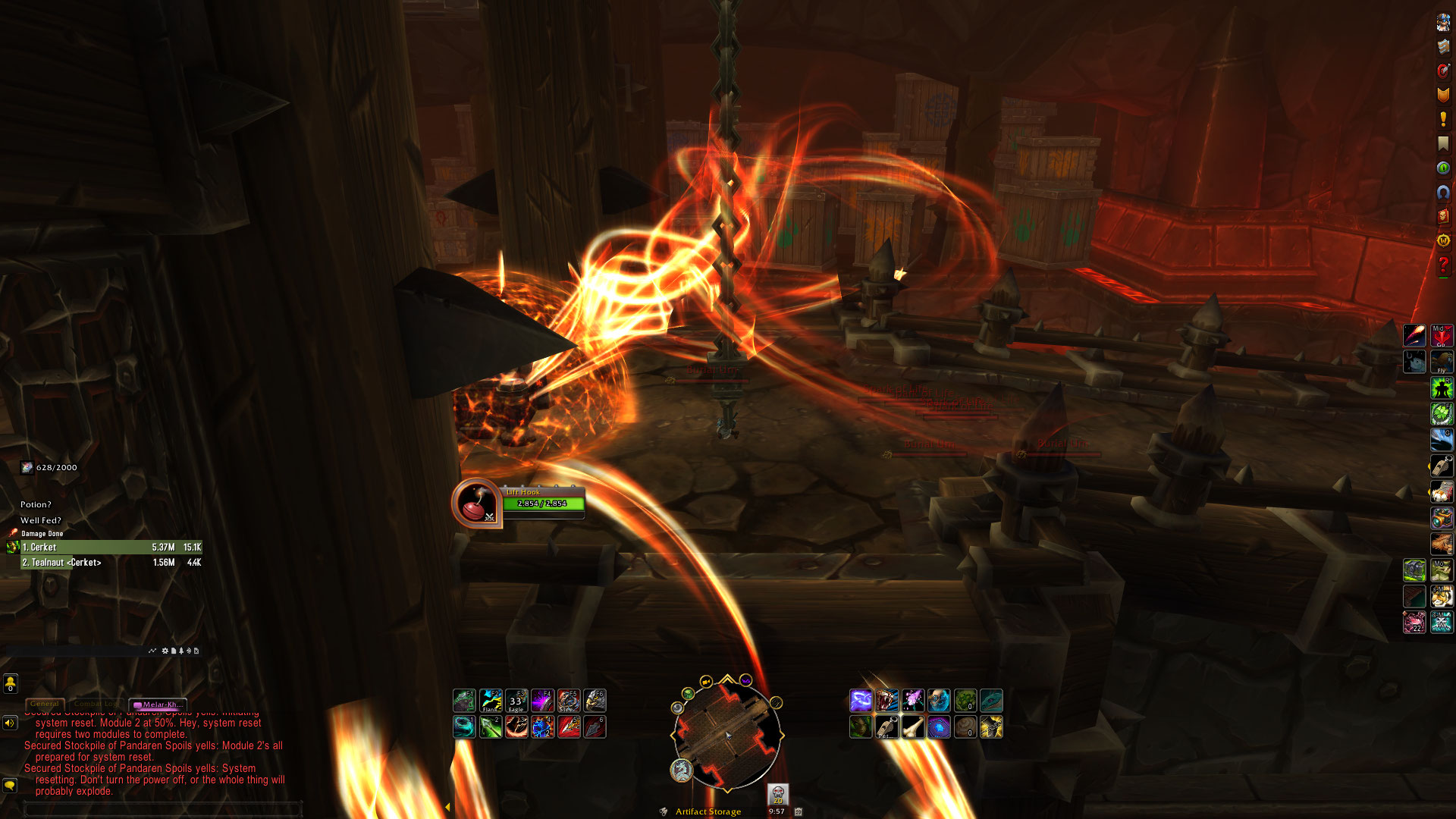Click the yellow friends list icon

(10, 684)
